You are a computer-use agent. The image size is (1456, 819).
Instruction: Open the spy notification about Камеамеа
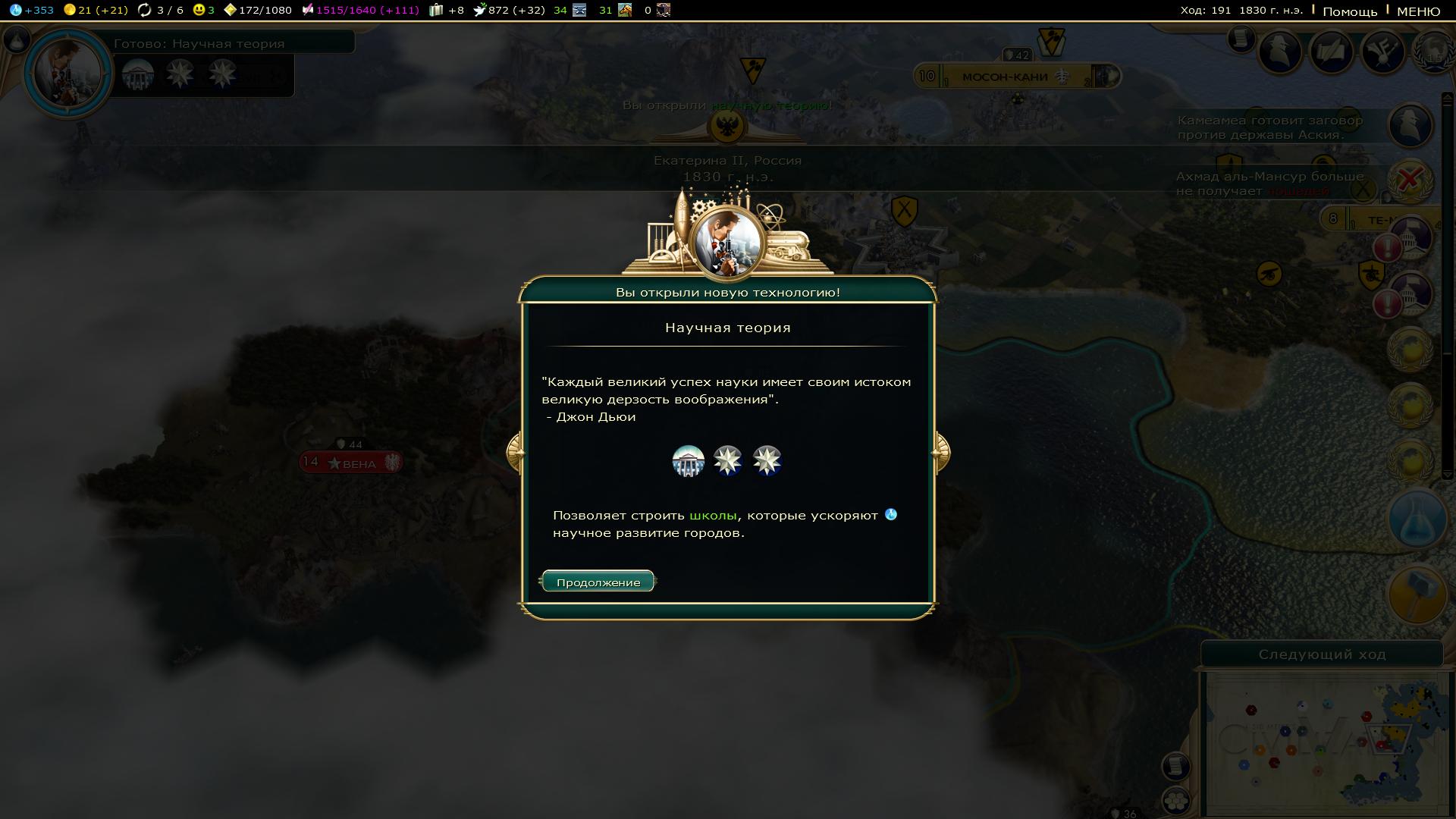tap(1410, 125)
